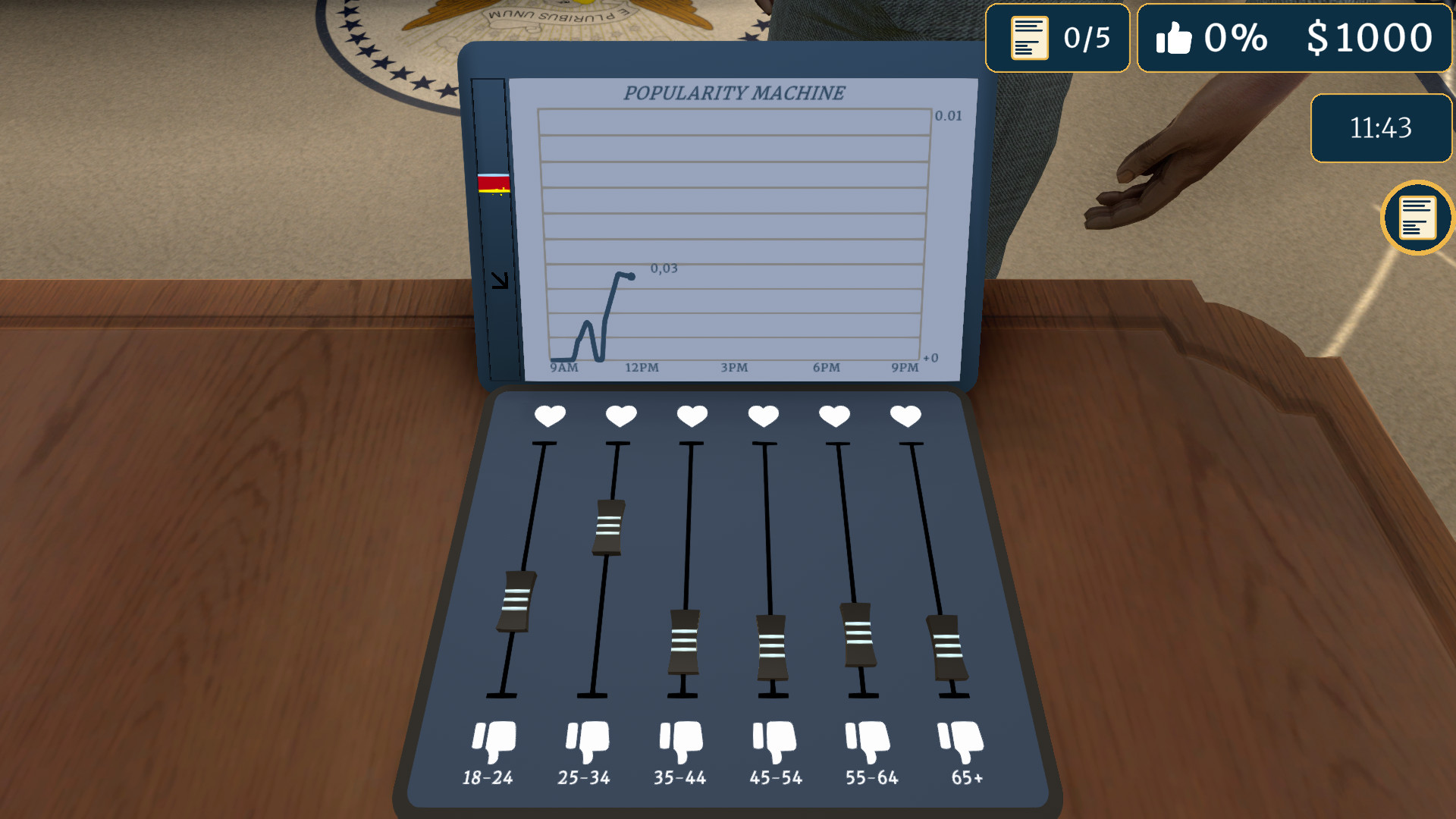Open the documents tally showing 0/5
Screen dimensions: 1456x819
pyautogui.click(x=1057, y=37)
